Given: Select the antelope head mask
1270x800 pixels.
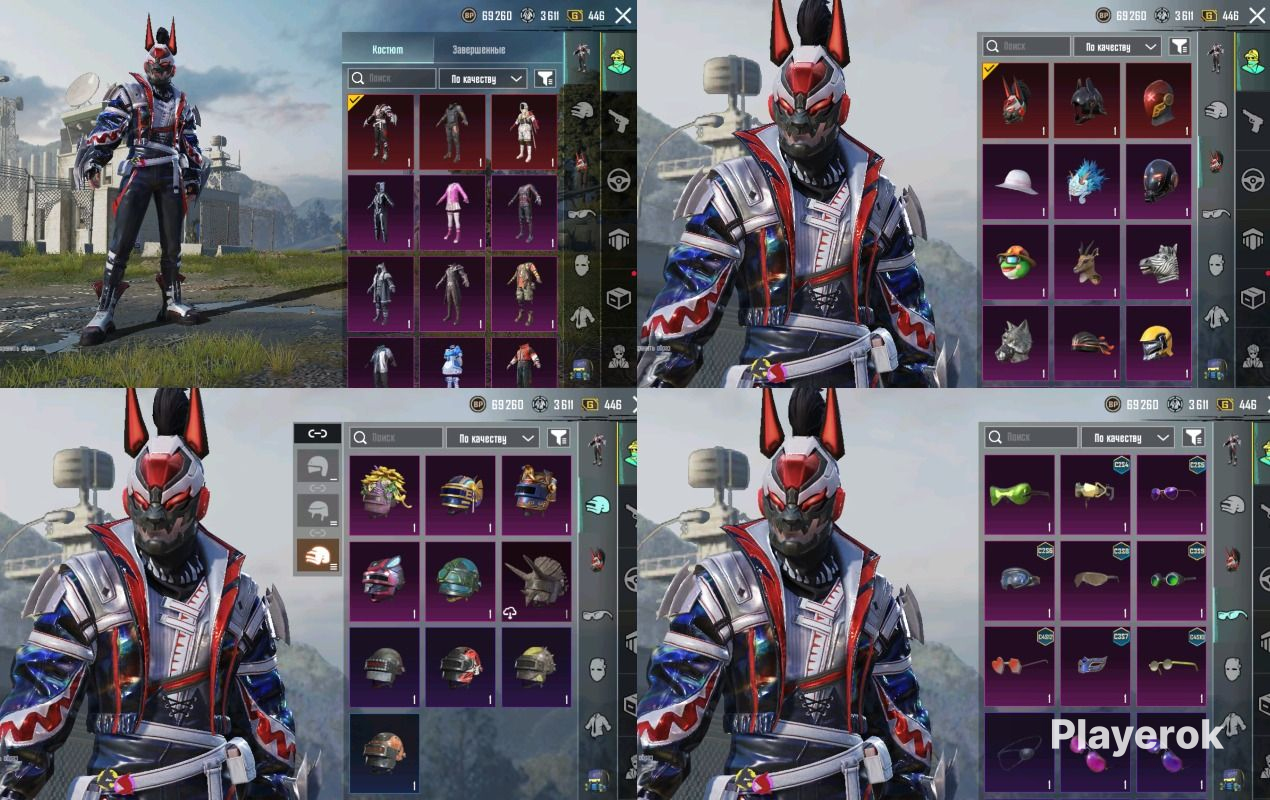Looking at the screenshot, I should tap(1087, 261).
